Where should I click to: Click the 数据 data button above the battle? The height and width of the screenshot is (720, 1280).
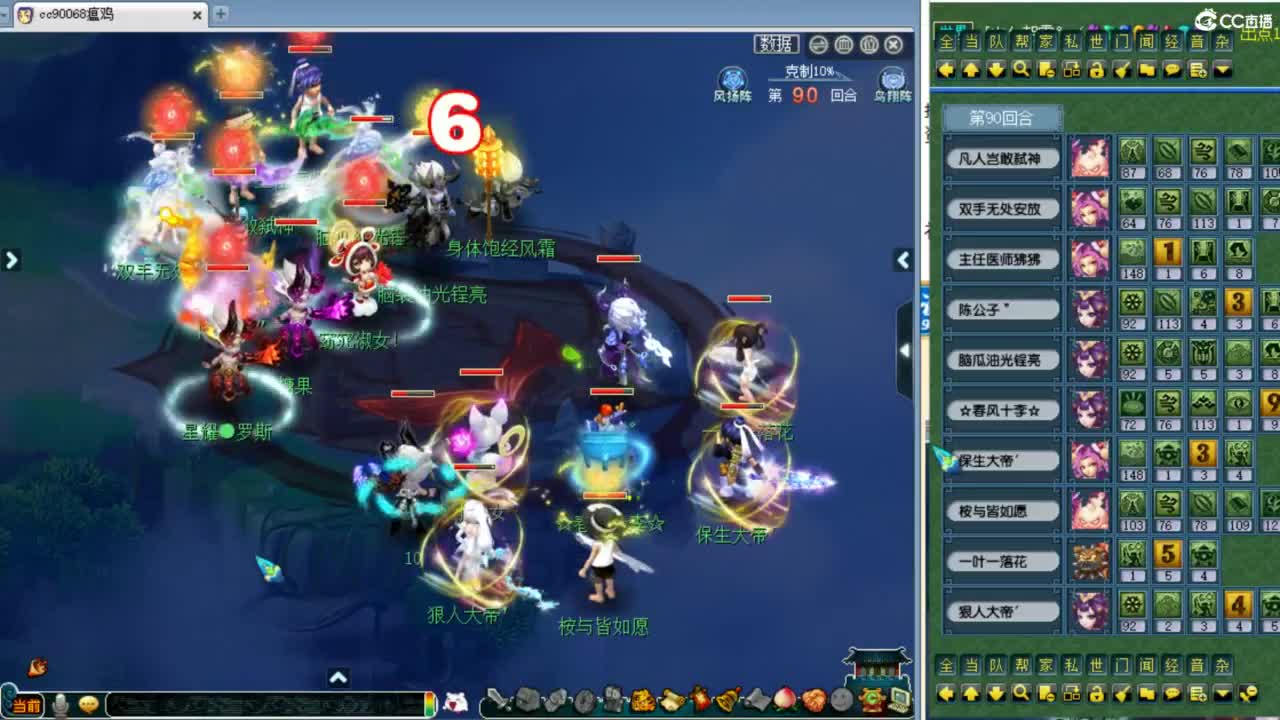pos(776,45)
